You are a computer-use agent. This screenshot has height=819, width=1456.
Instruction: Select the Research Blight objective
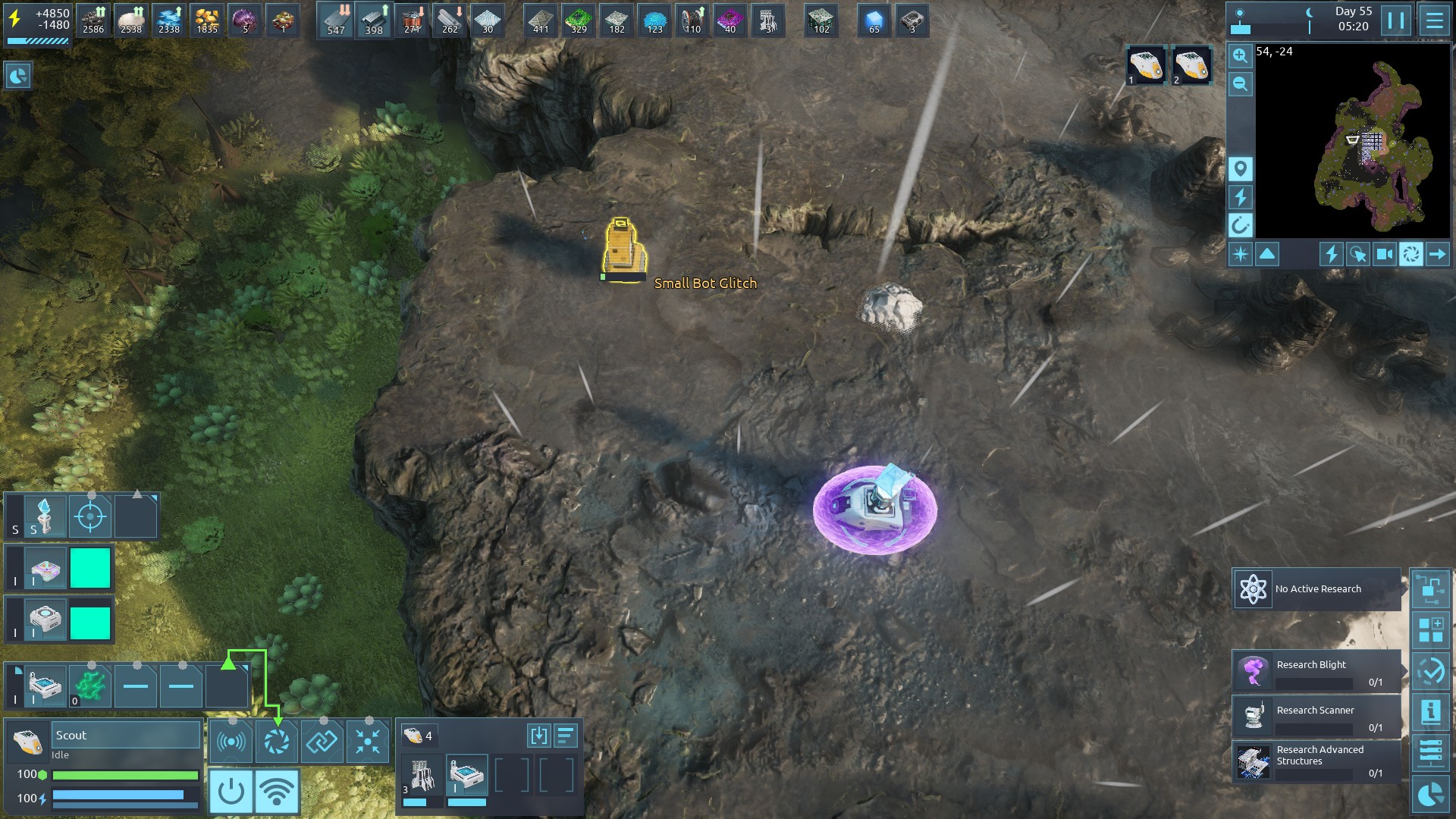tap(1316, 671)
